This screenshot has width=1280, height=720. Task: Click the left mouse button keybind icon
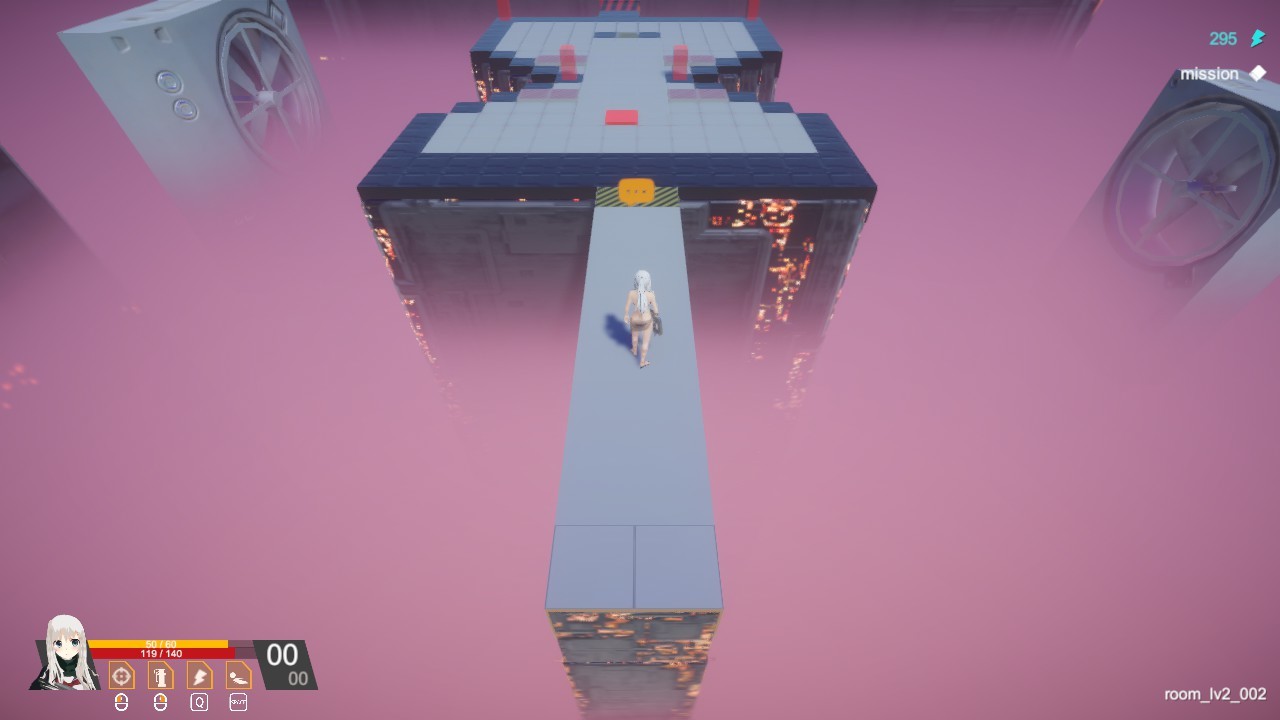coord(121,703)
